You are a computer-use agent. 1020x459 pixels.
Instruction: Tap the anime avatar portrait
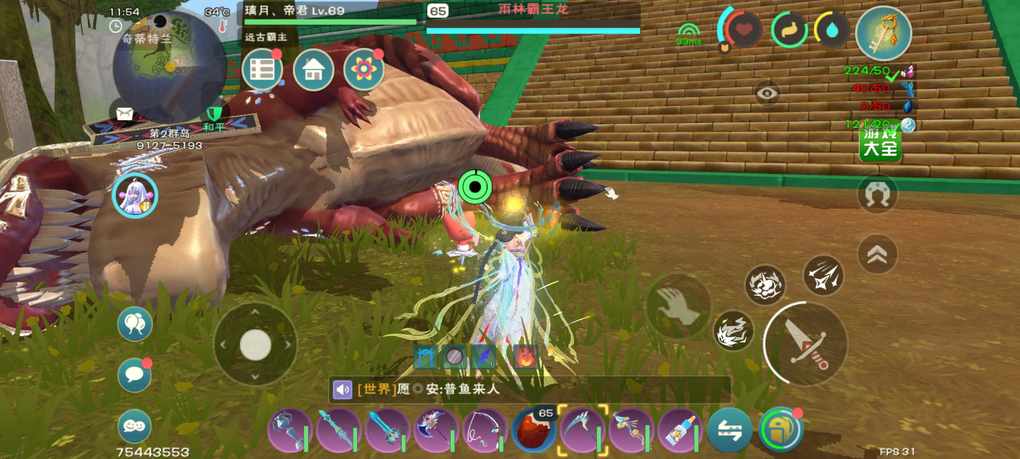pyautogui.click(x=134, y=195)
